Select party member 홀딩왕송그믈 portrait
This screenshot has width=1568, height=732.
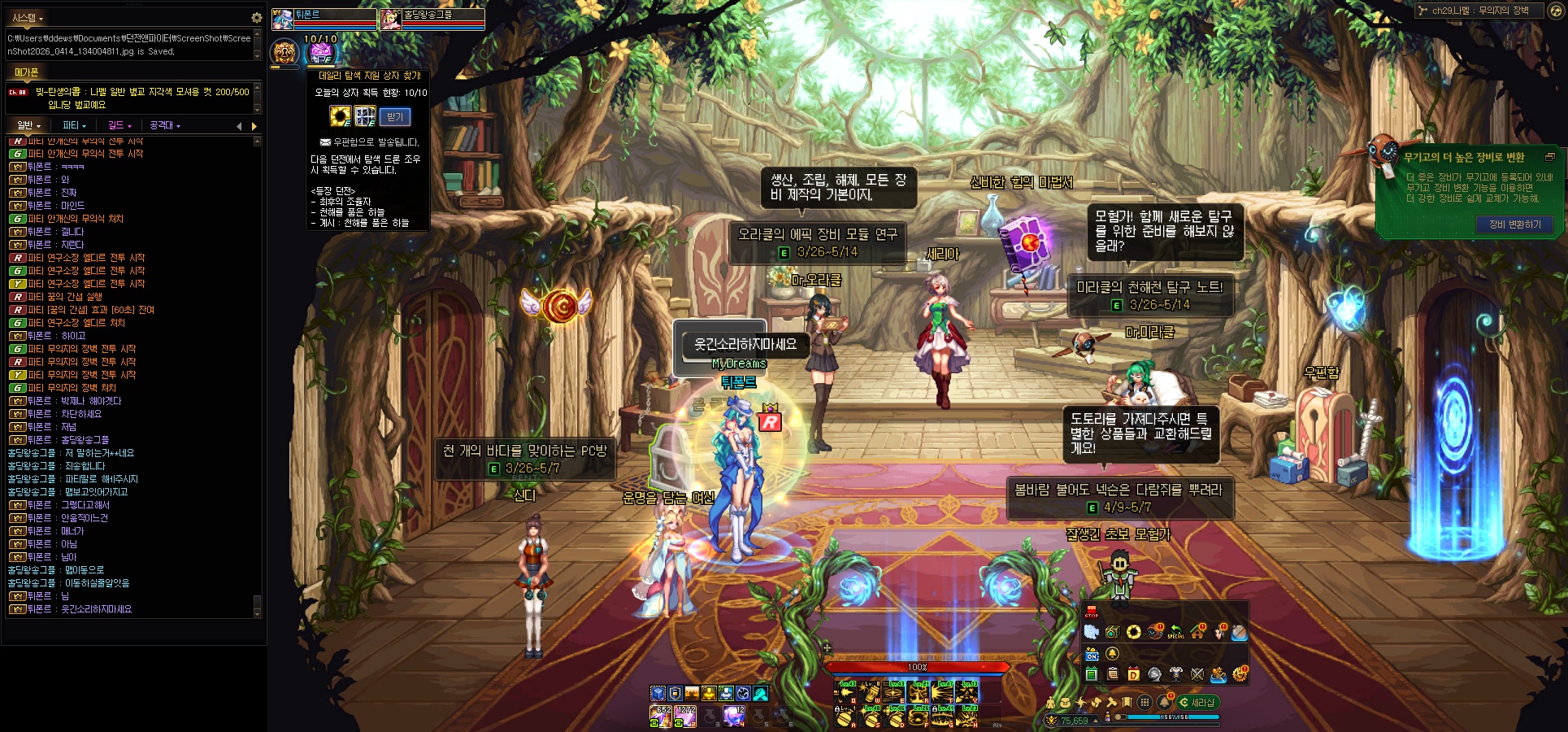pos(392,20)
